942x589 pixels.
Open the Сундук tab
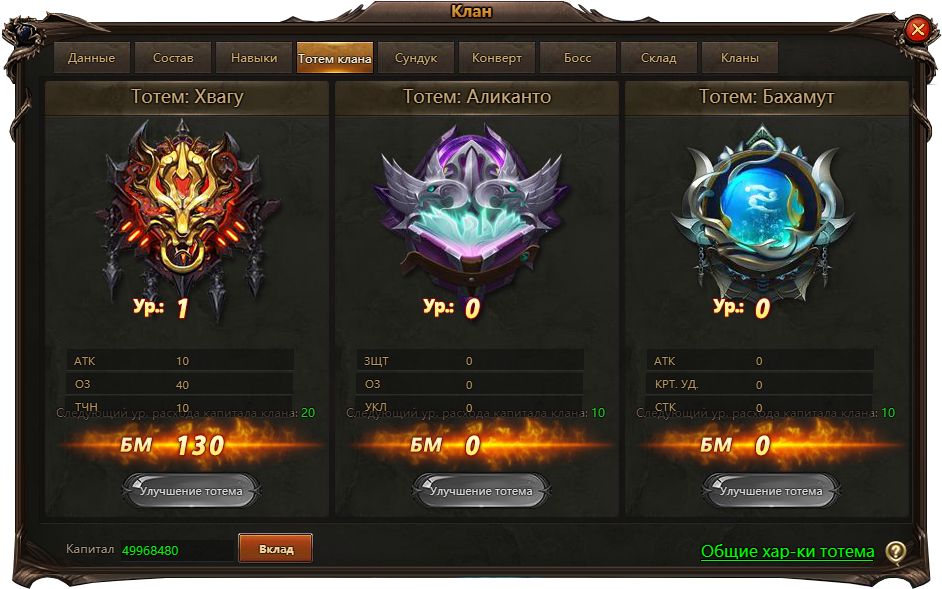(416, 58)
